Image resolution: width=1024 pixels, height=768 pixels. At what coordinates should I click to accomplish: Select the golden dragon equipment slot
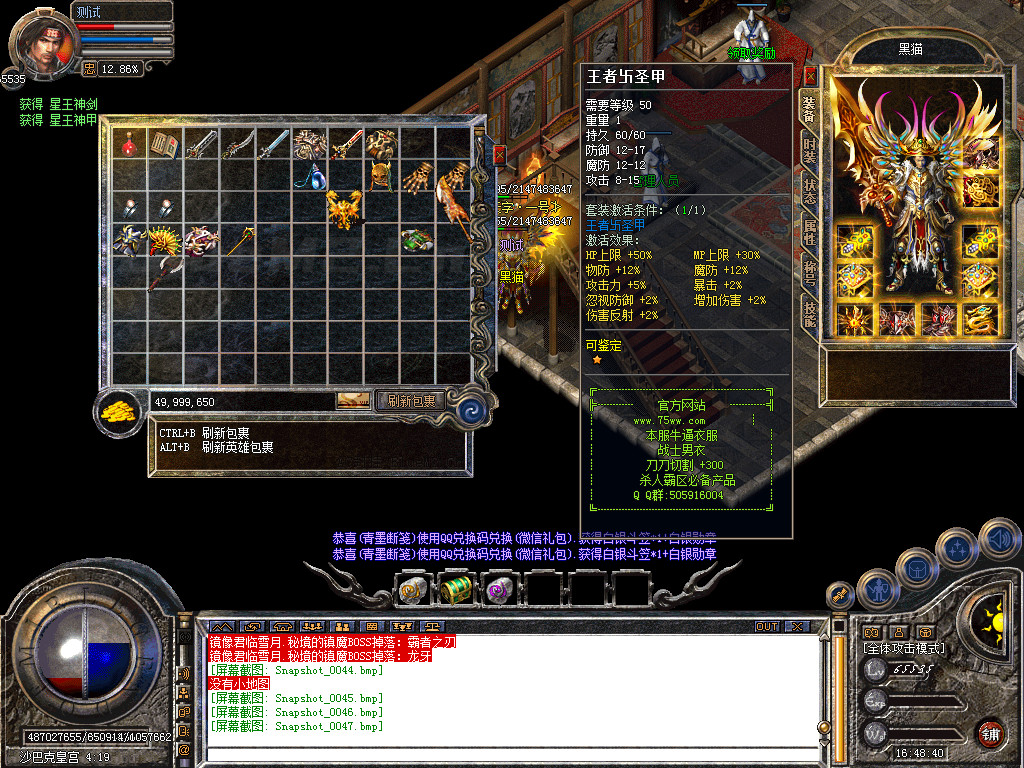[x=979, y=319]
